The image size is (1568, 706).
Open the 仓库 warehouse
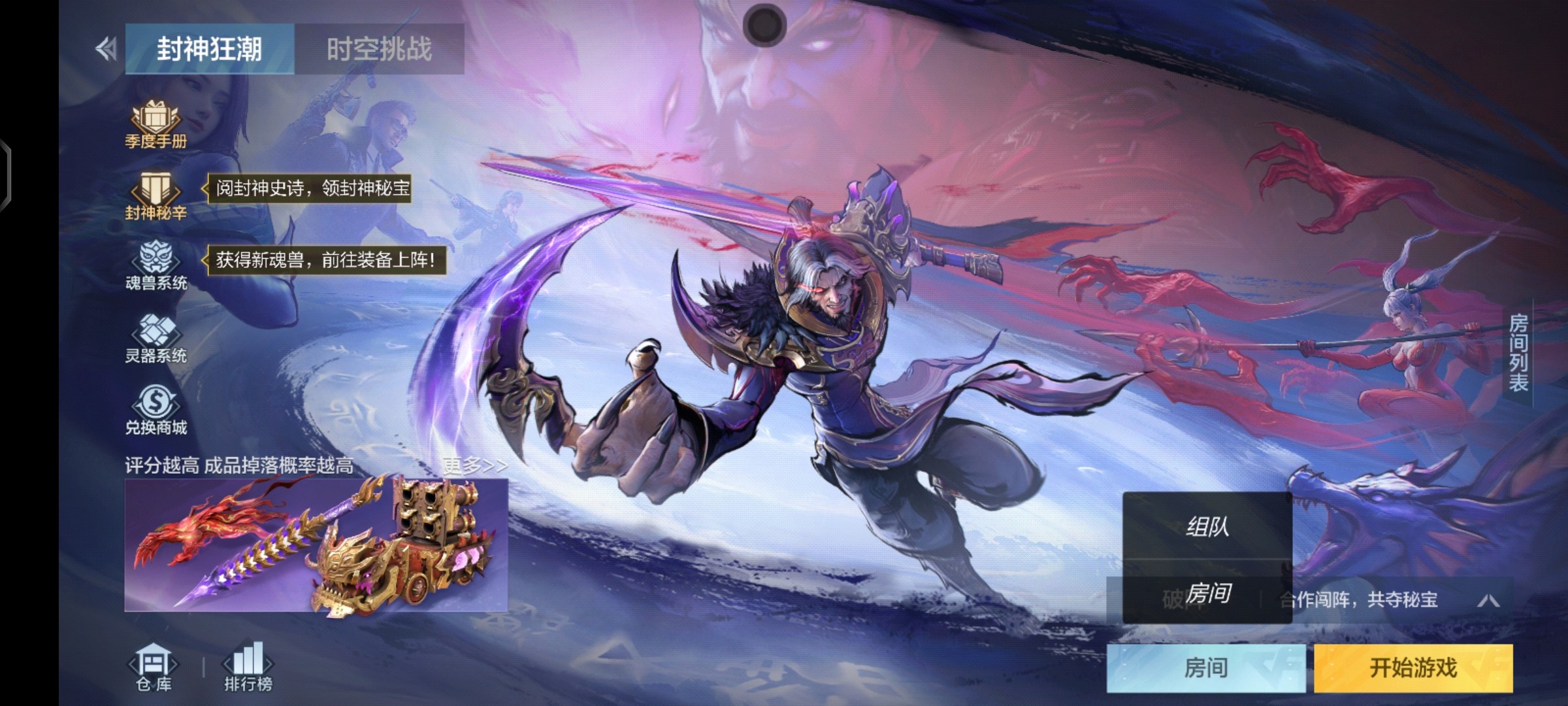154,667
